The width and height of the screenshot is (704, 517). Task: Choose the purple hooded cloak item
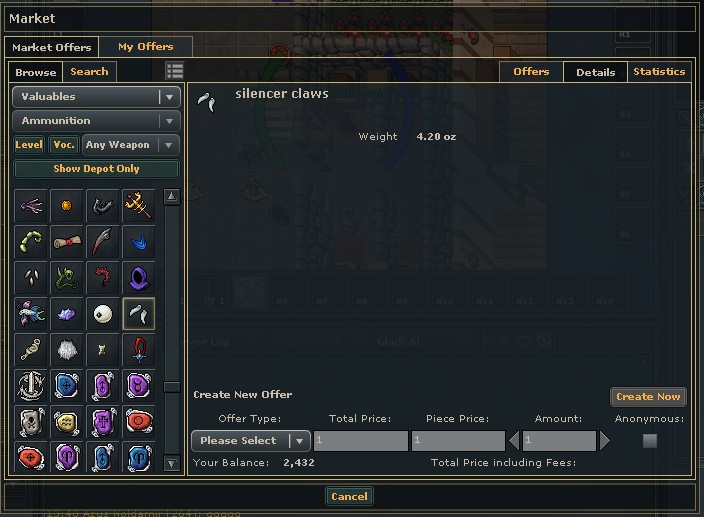(x=138, y=277)
